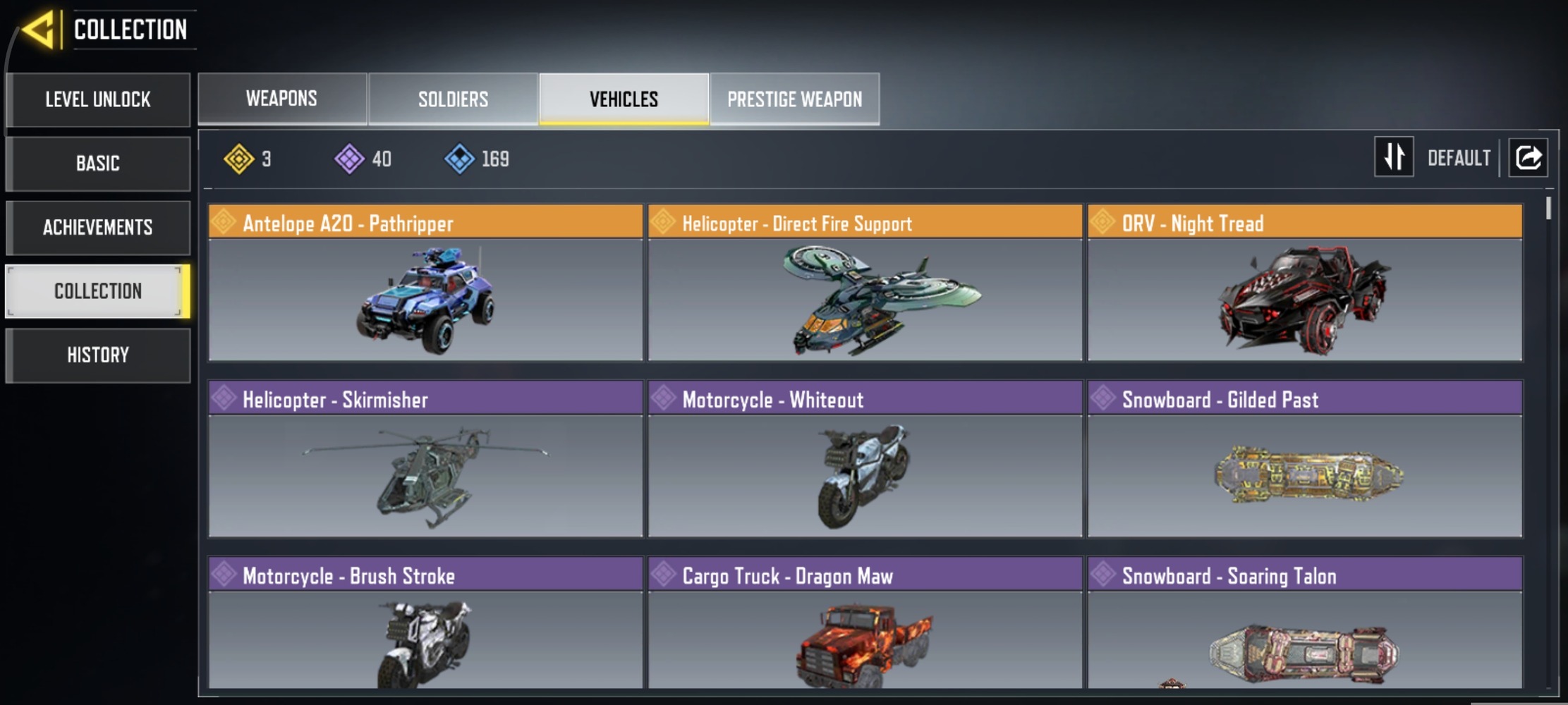Open sort criteria selector beside share button
Image resolution: width=1568 pixels, height=705 pixels.
(1459, 157)
